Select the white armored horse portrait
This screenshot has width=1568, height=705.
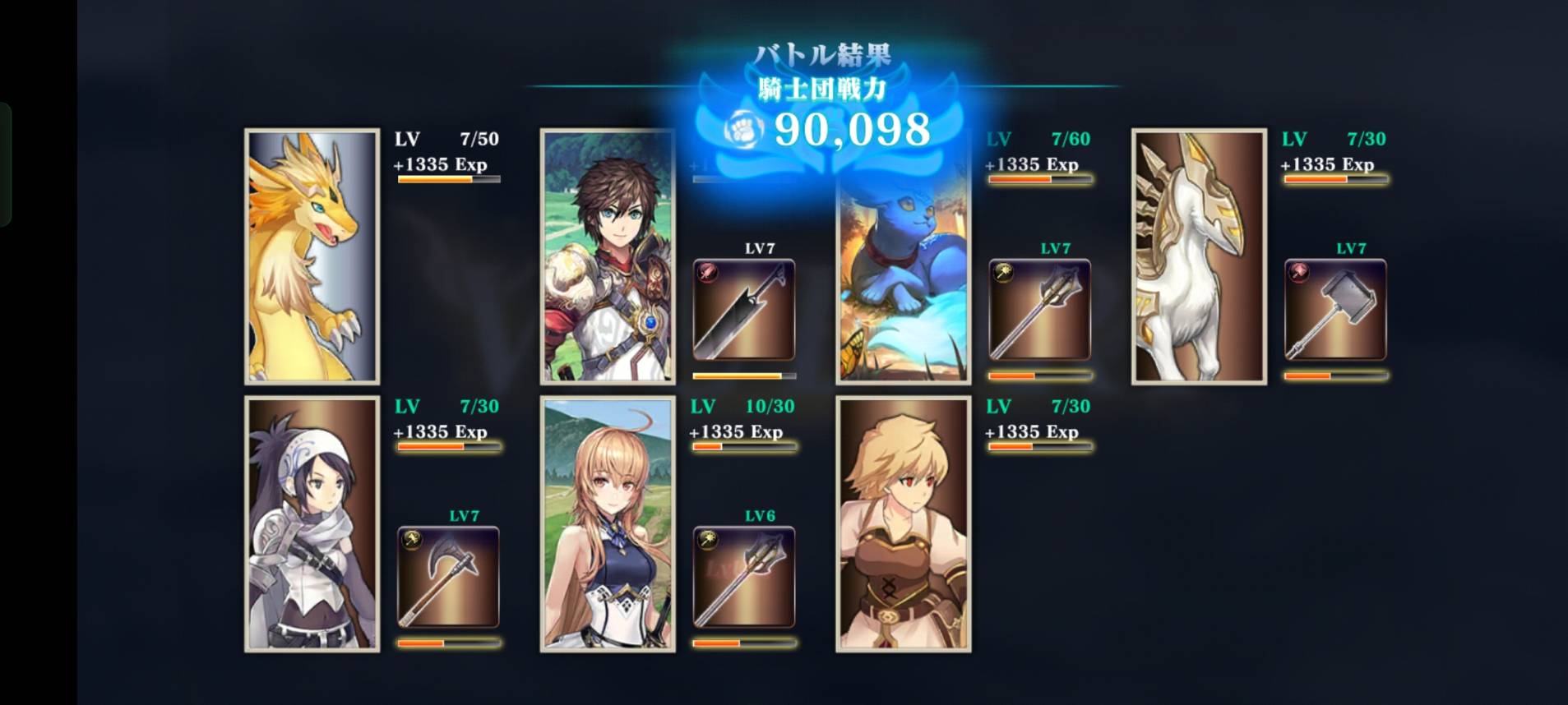(x=1199, y=256)
